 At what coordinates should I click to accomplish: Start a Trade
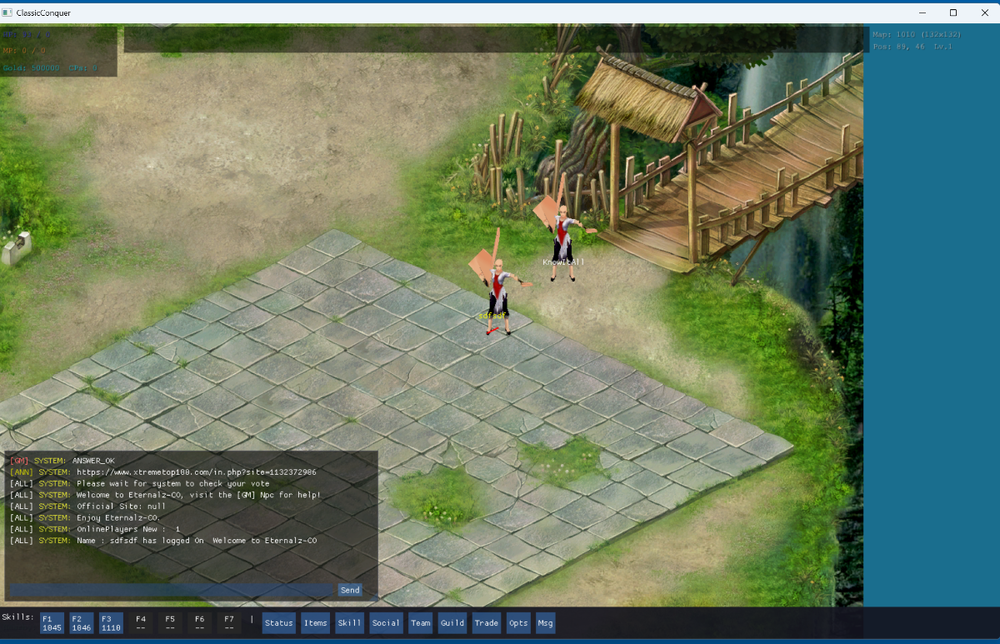point(486,623)
